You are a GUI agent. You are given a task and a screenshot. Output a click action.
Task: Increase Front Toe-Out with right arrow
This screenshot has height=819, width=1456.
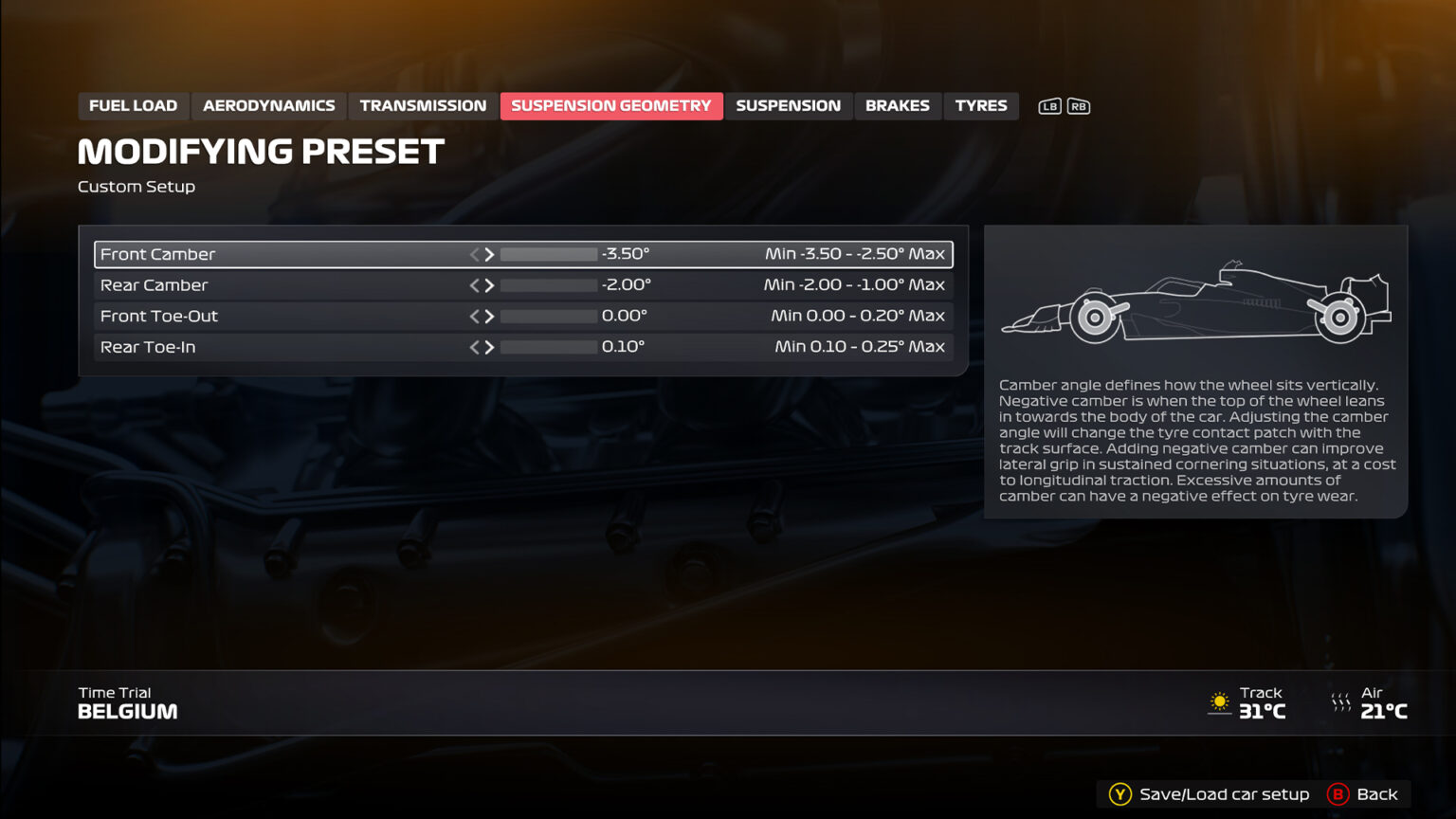489,317
